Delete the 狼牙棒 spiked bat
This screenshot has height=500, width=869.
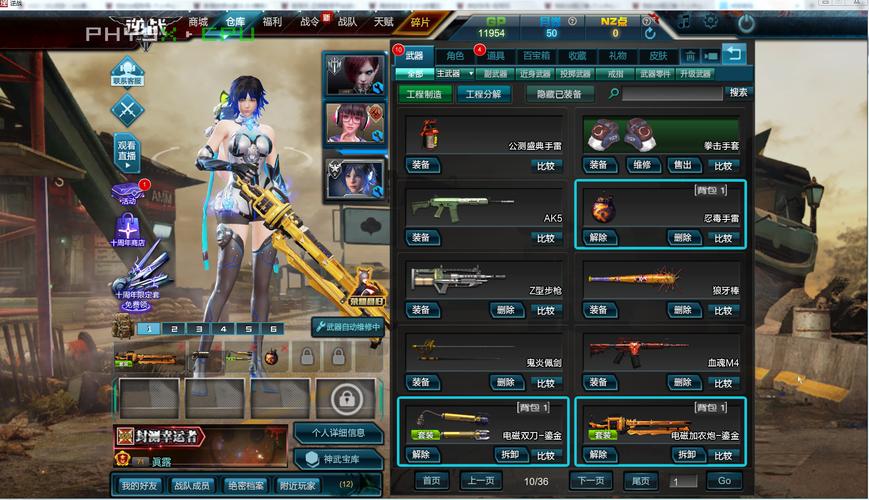tap(682, 310)
